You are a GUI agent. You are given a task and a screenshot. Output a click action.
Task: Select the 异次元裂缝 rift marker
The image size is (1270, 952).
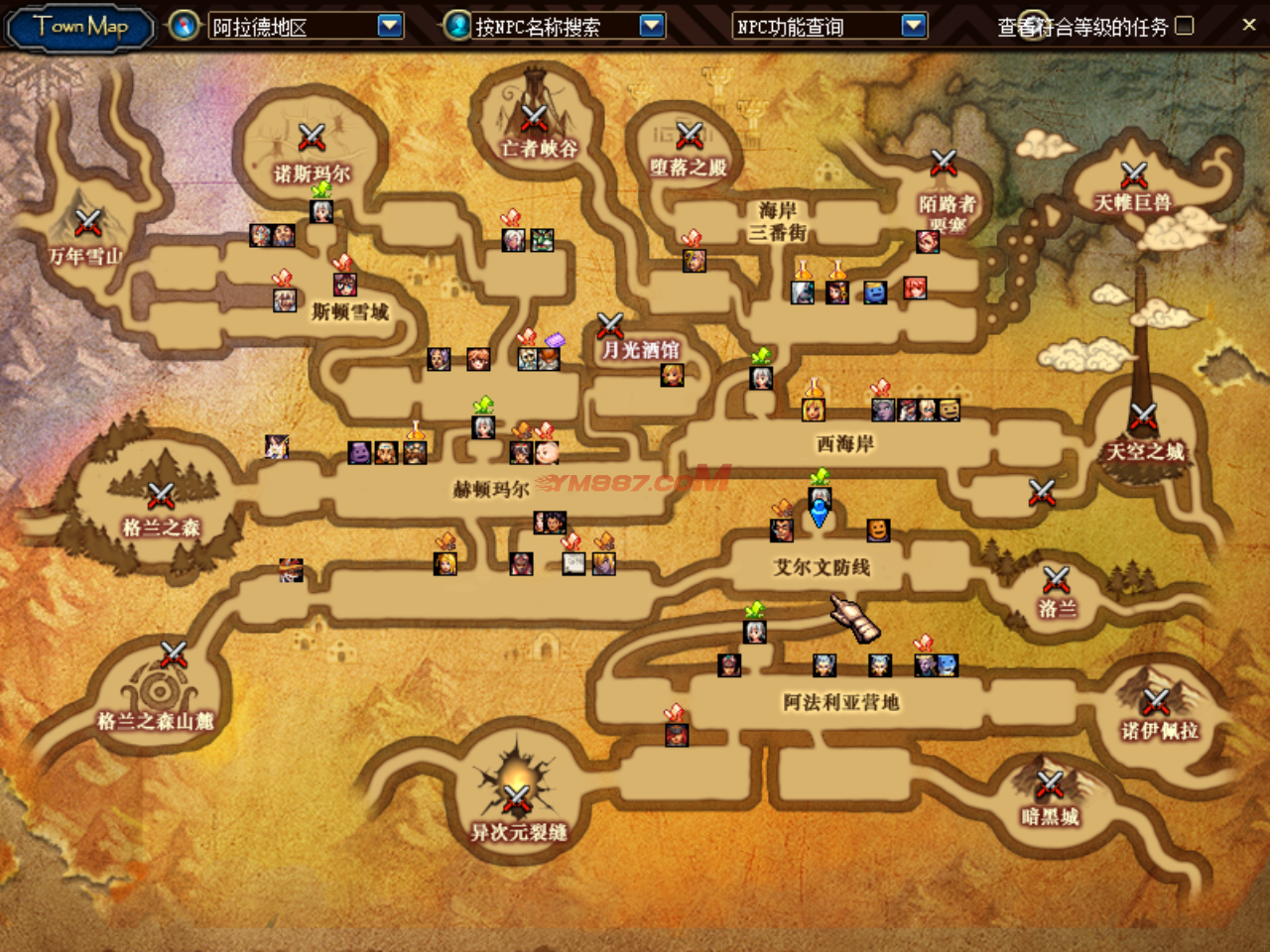pos(517,797)
